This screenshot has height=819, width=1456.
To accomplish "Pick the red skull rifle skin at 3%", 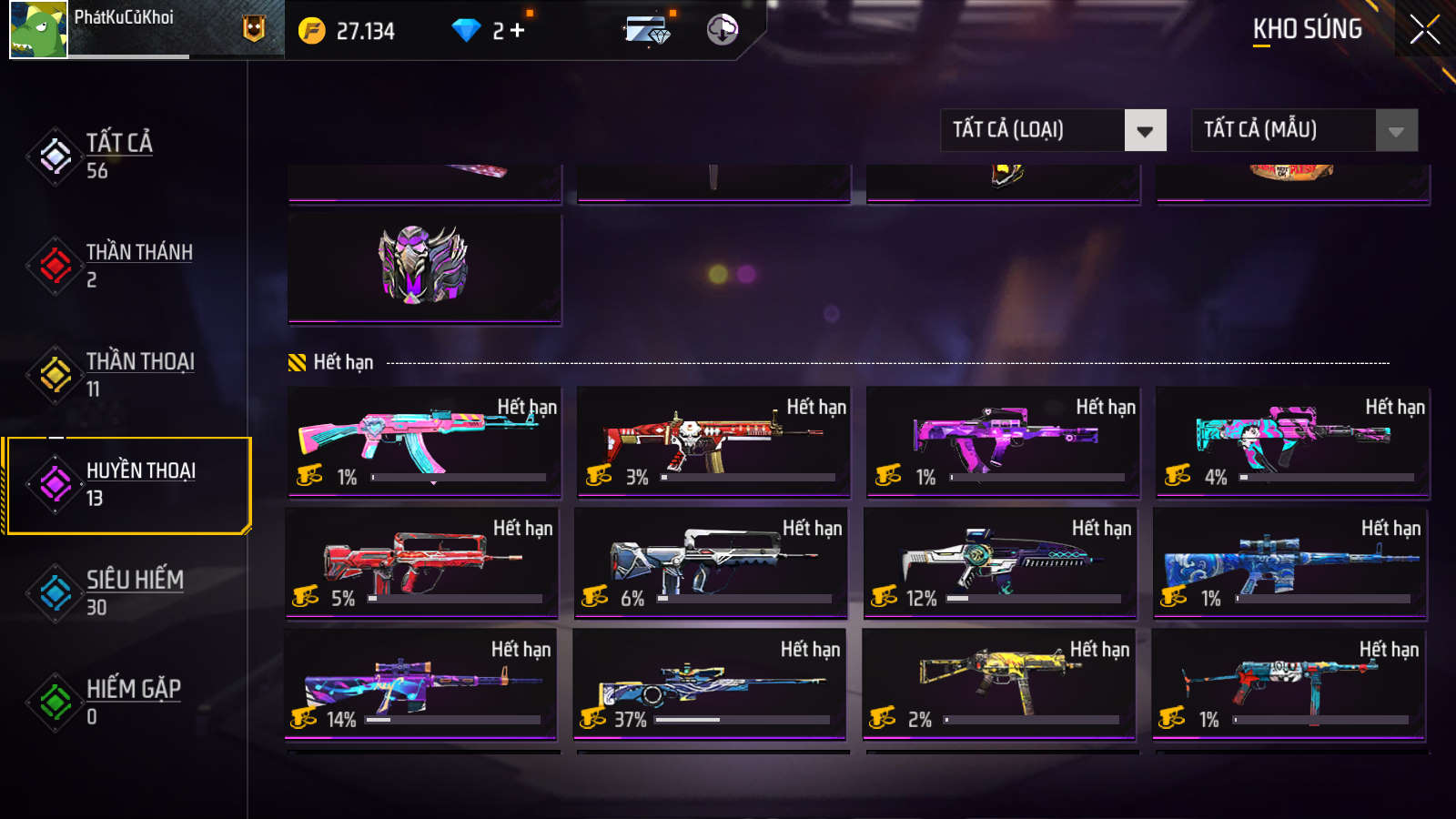I will (713, 442).
